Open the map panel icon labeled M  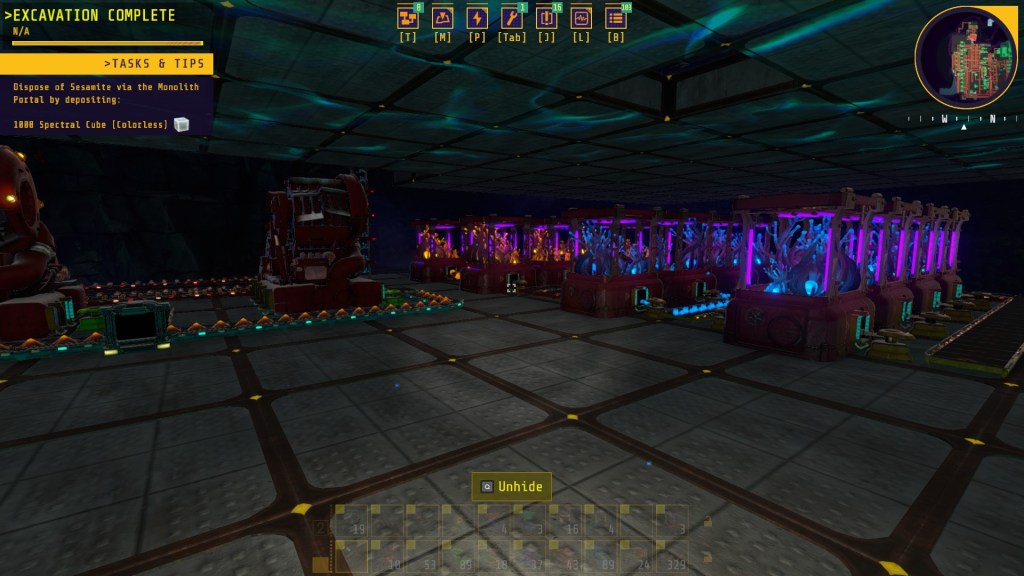click(442, 19)
